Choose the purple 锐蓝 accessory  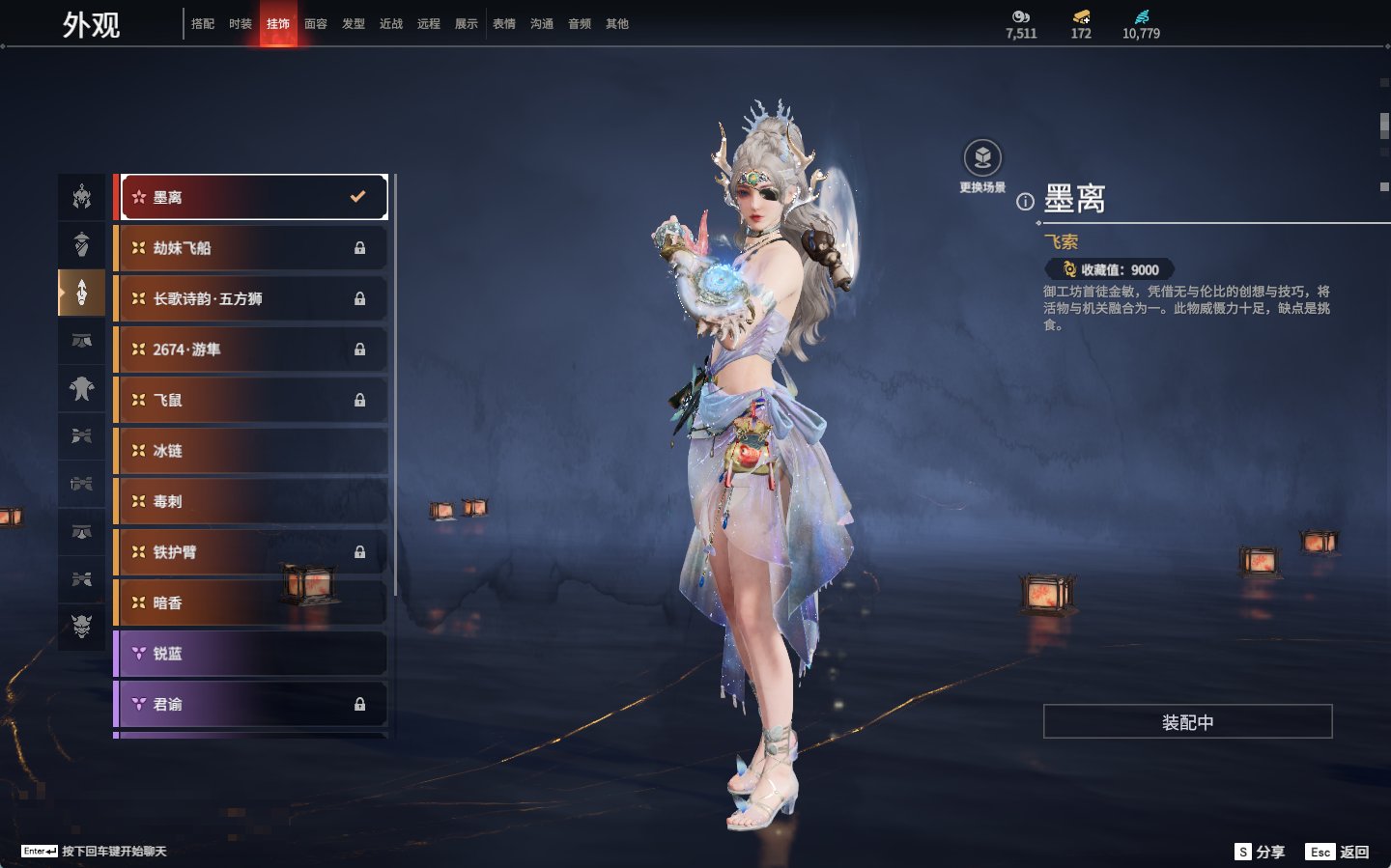coord(251,654)
